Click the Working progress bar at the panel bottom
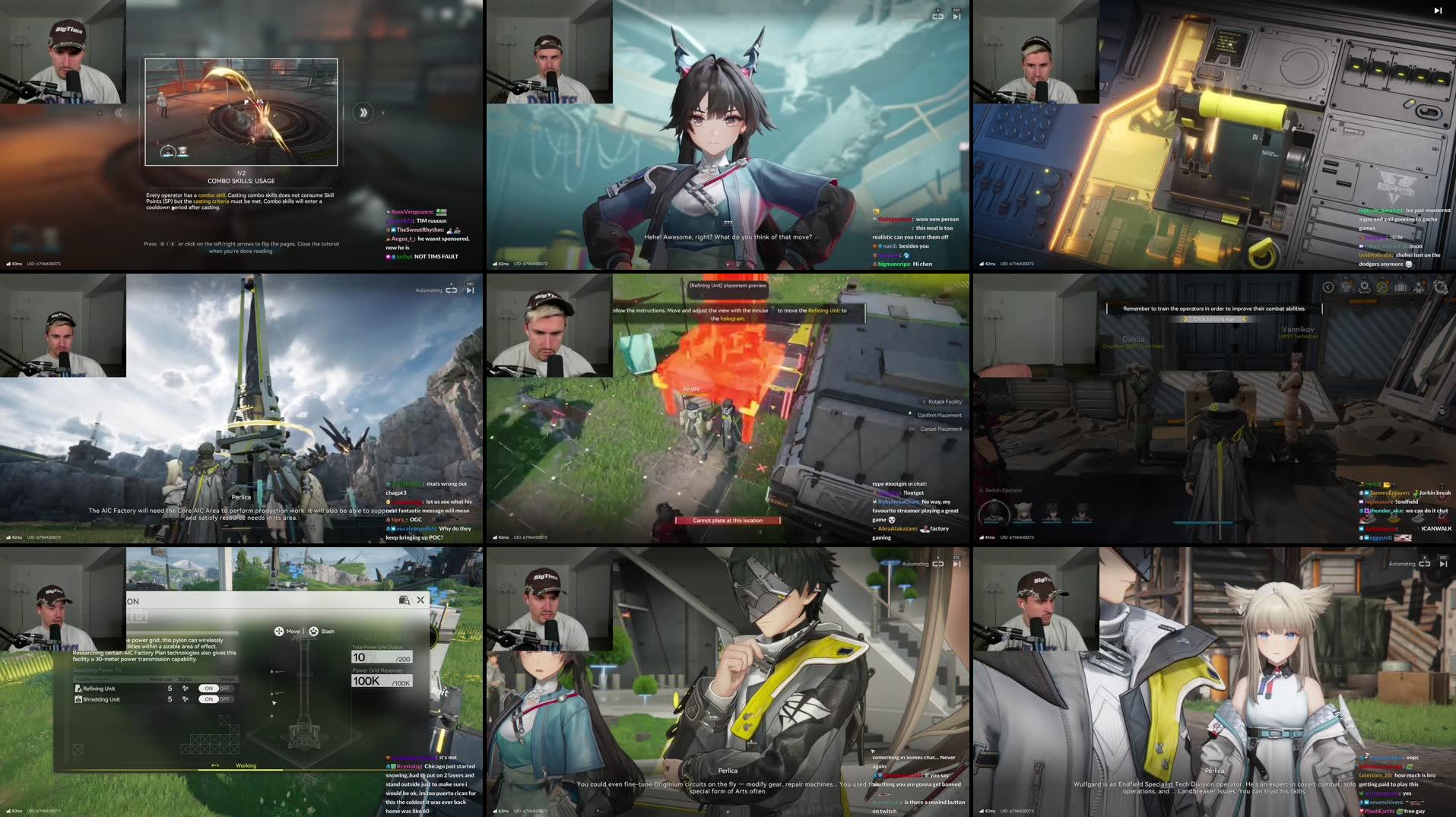1456x817 pixels. pyautogui.click(x=247, y=765)
